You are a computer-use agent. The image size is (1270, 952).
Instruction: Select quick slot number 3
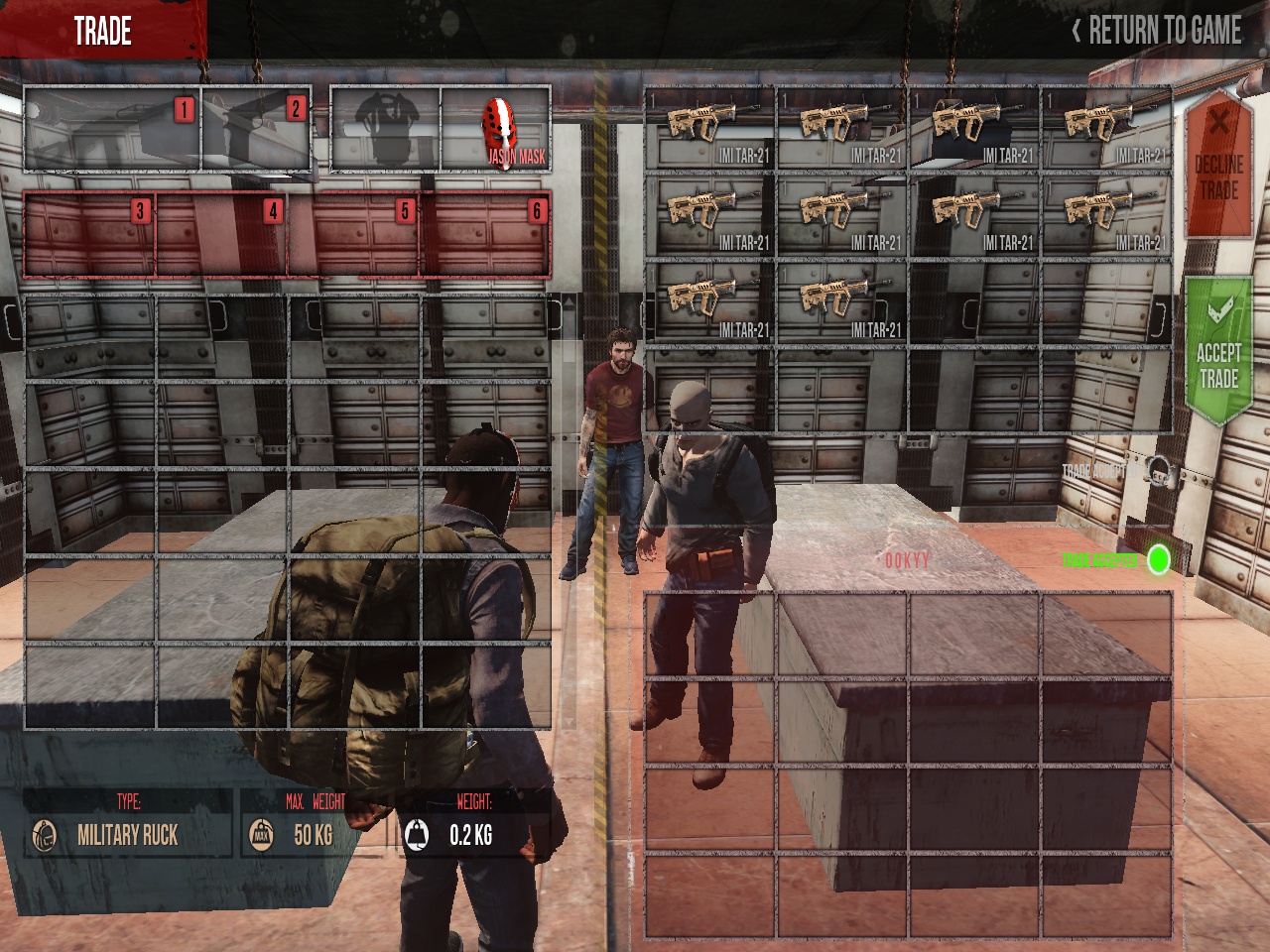90,235
